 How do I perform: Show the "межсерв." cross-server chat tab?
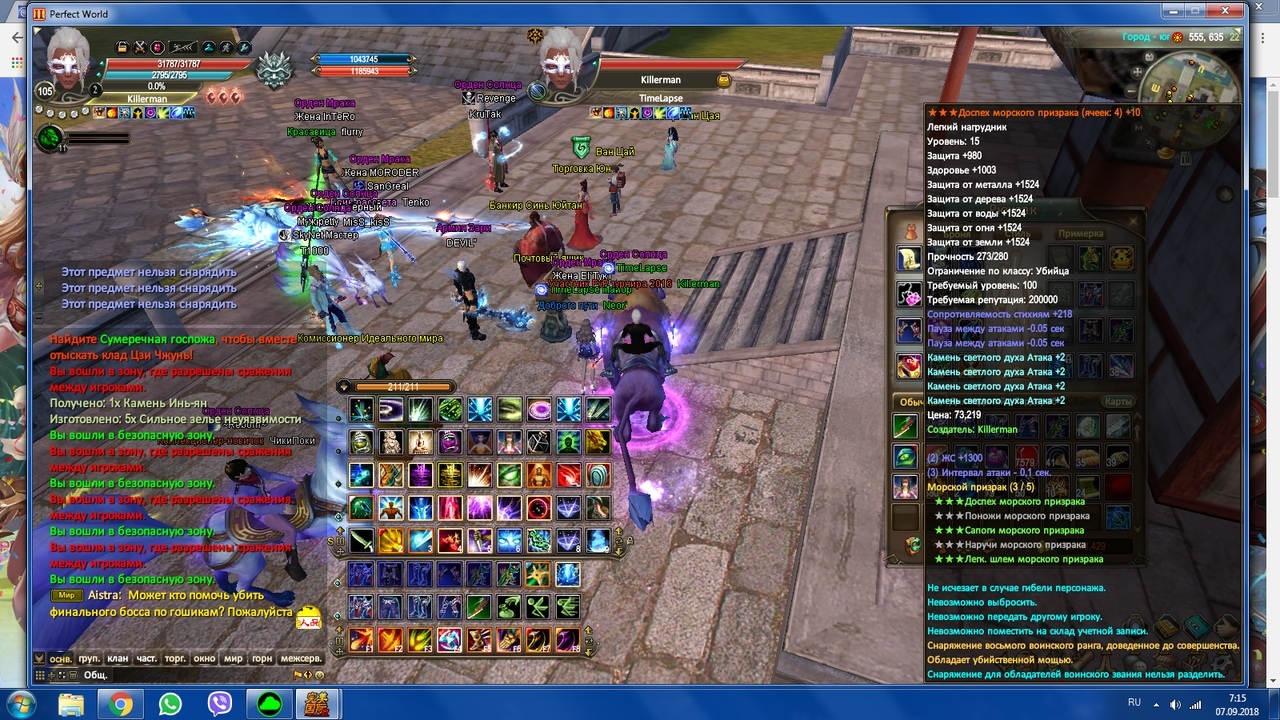pyautogui.click(x=300, y=659)
